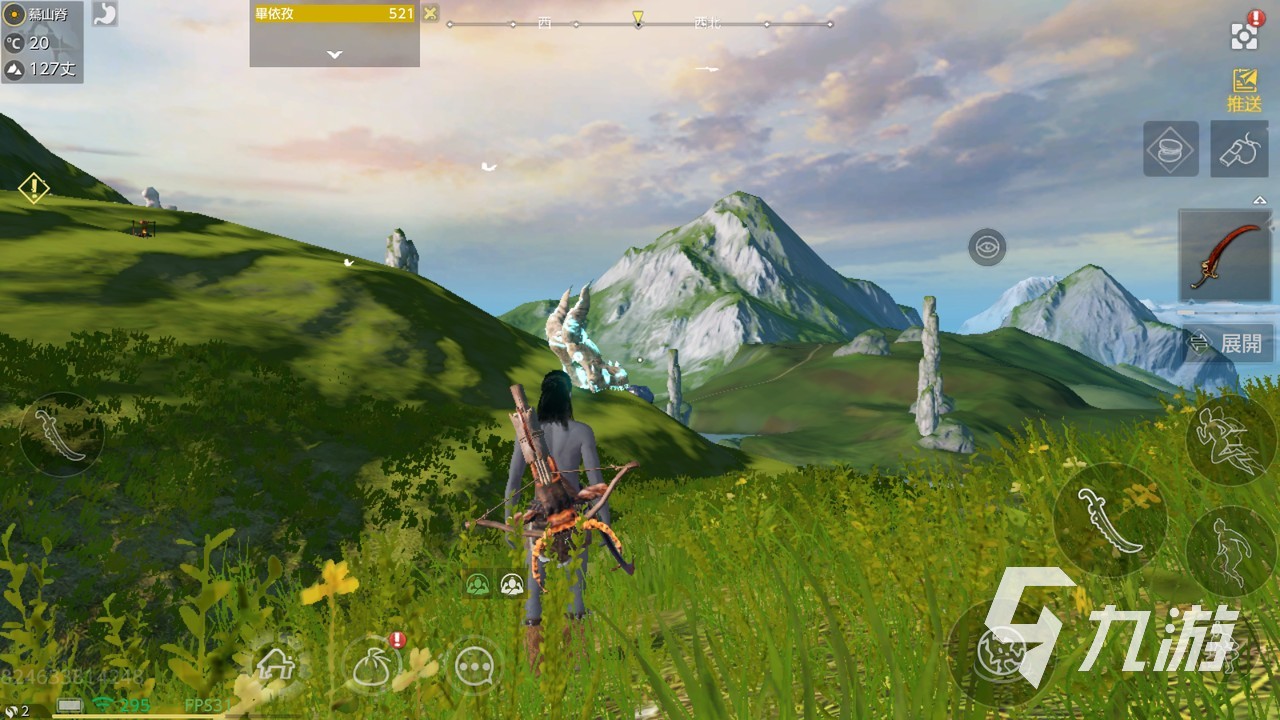Tap the stacked stones item button
This screenshot has width=1280, height=720.
1171,150
